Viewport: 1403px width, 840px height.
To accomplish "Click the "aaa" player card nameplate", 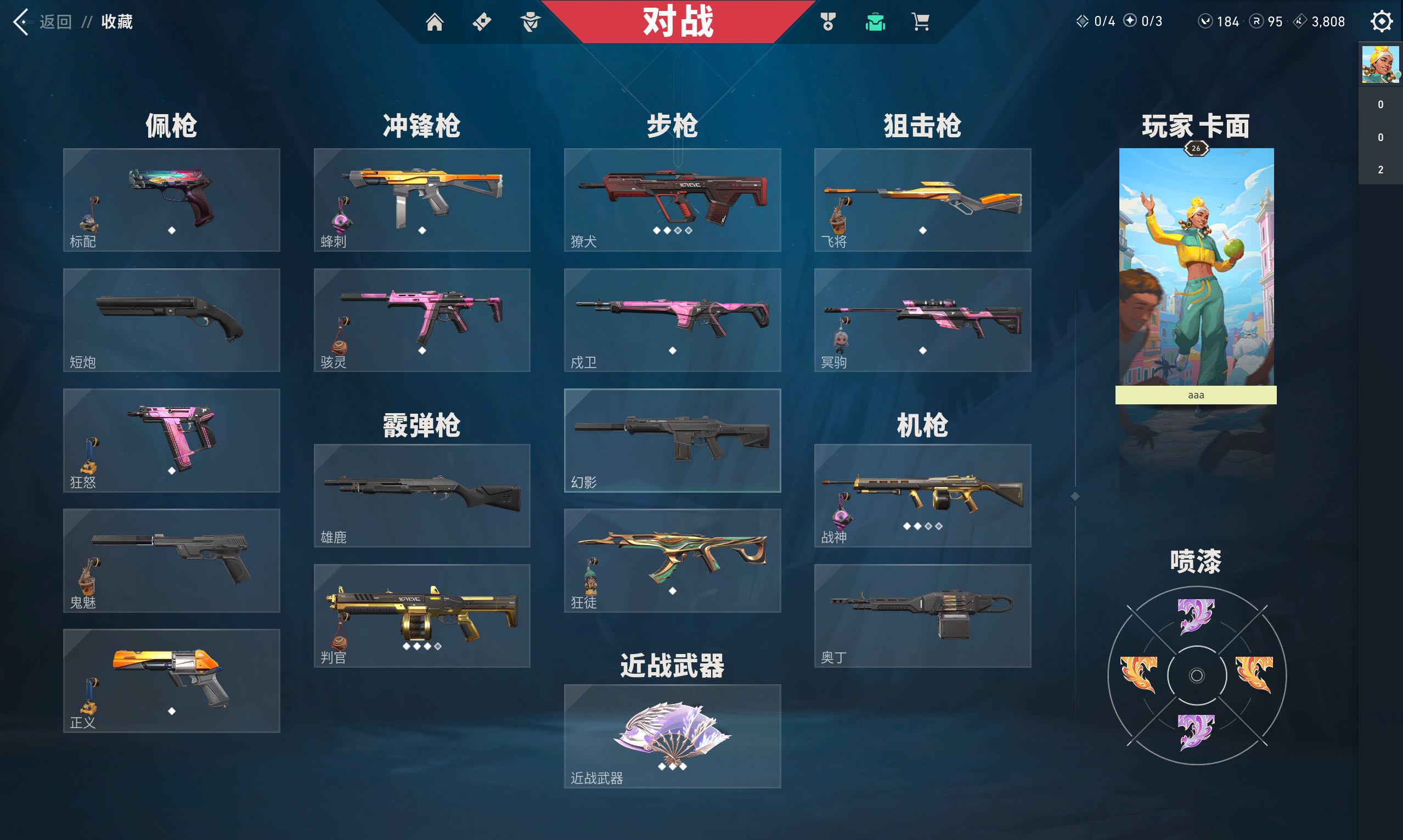I will point(1195,395).
